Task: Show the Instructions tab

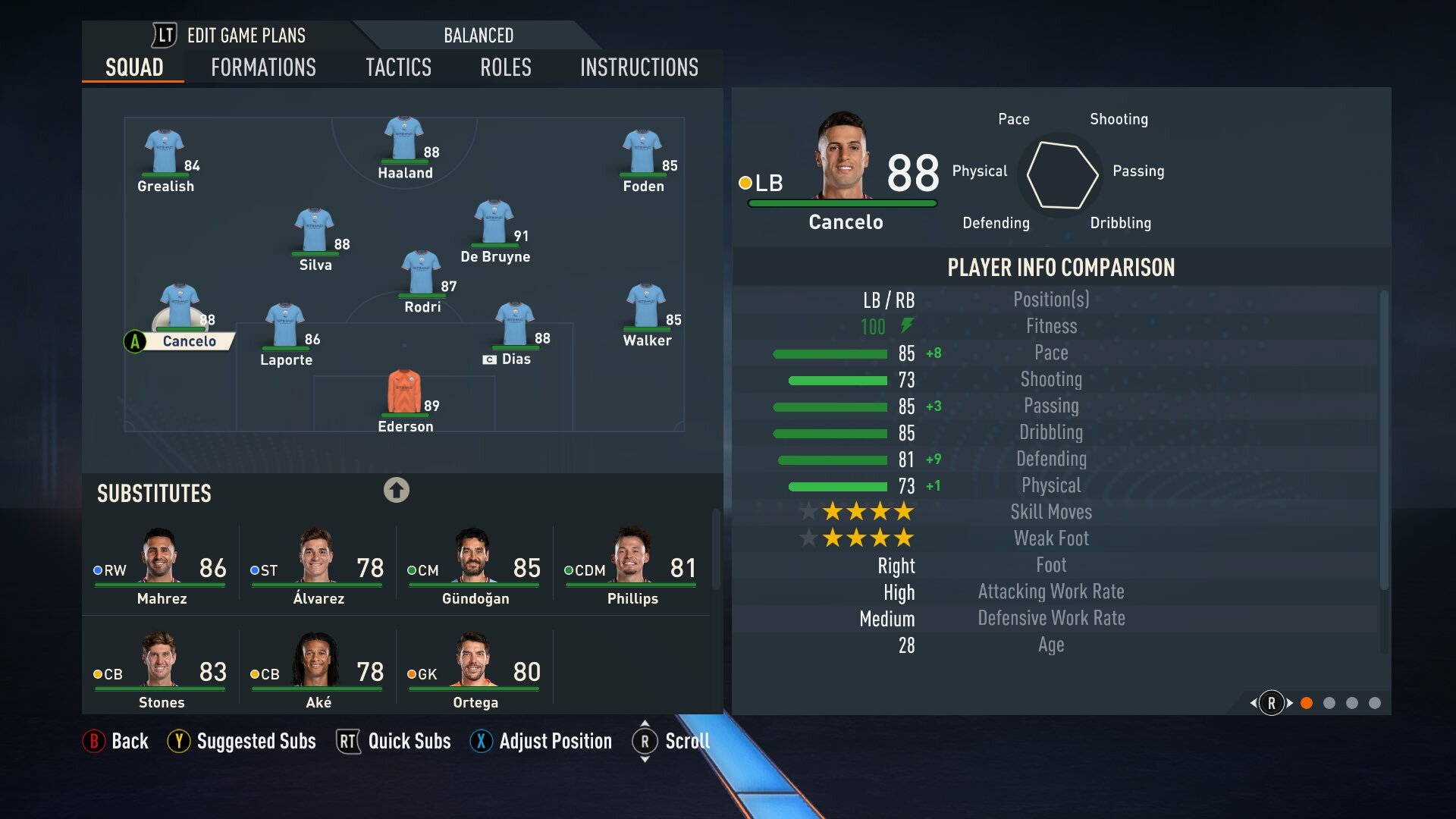Action: coord(639,67)
